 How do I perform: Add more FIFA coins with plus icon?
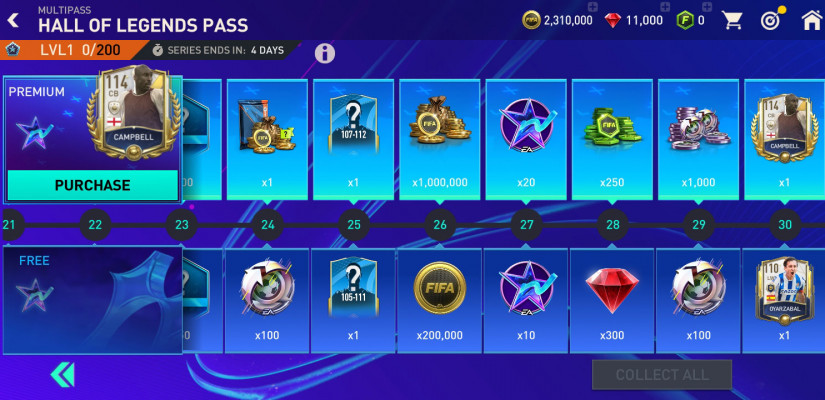[594, 8]
